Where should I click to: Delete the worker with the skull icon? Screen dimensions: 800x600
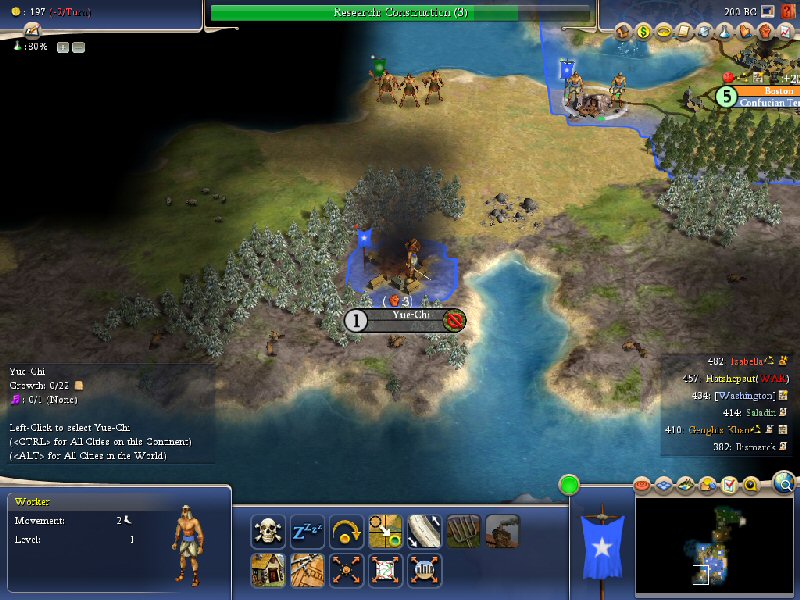pos(268,530)
